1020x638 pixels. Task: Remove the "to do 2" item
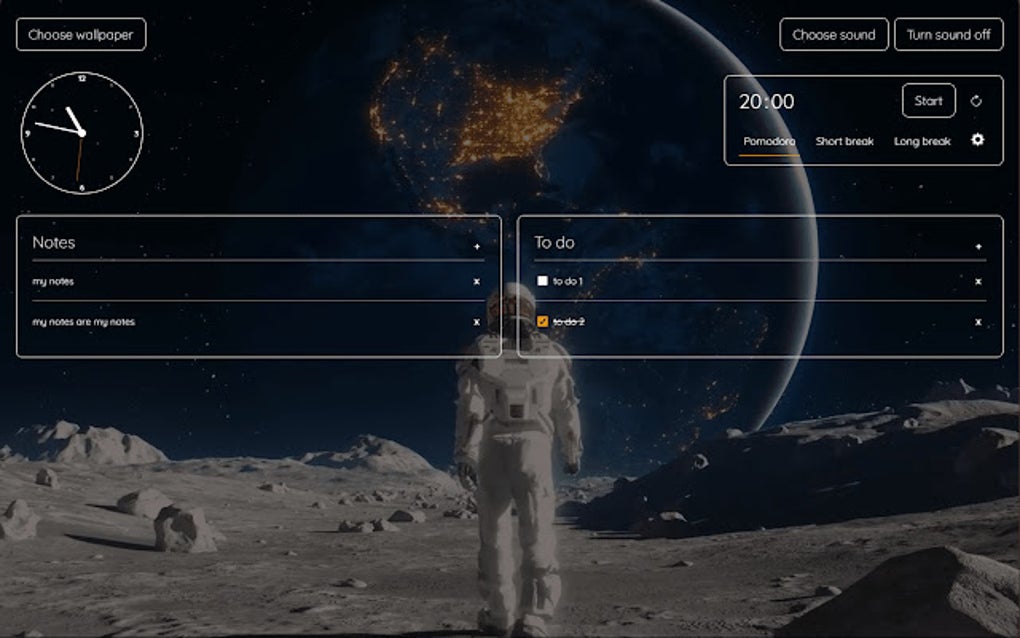tap(978, 322)
